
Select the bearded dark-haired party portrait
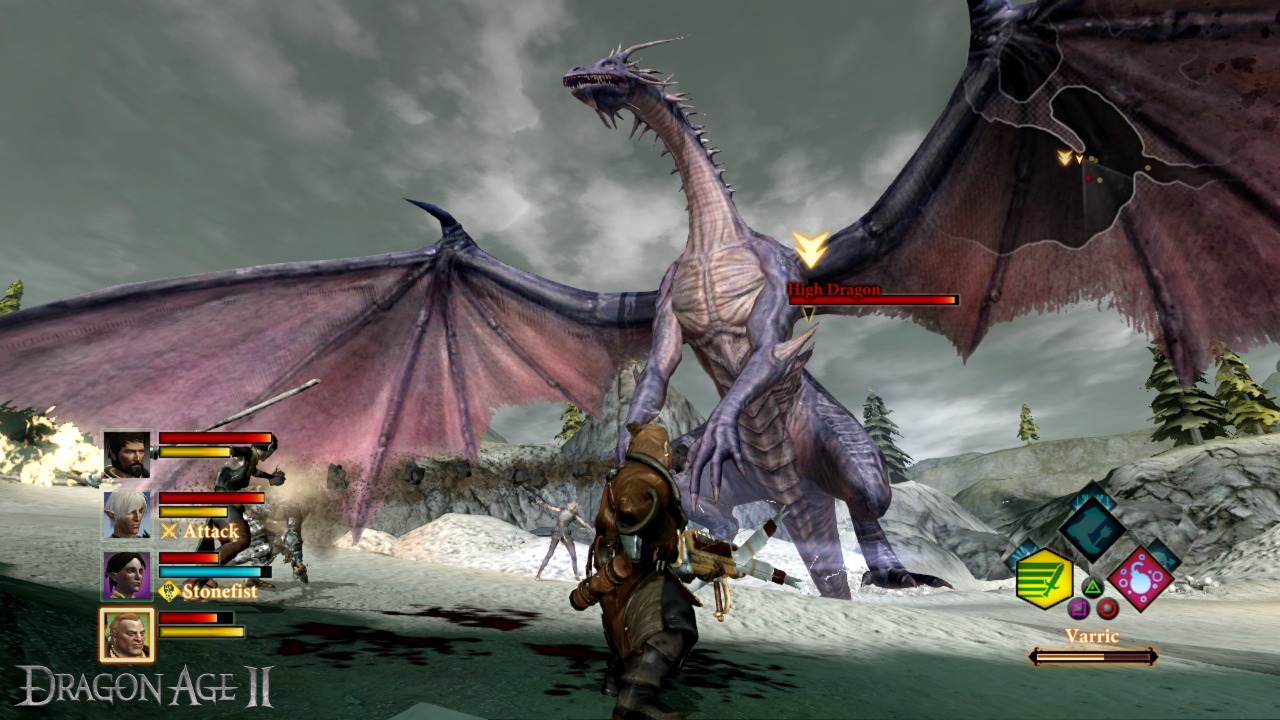(x=127, y=455)
